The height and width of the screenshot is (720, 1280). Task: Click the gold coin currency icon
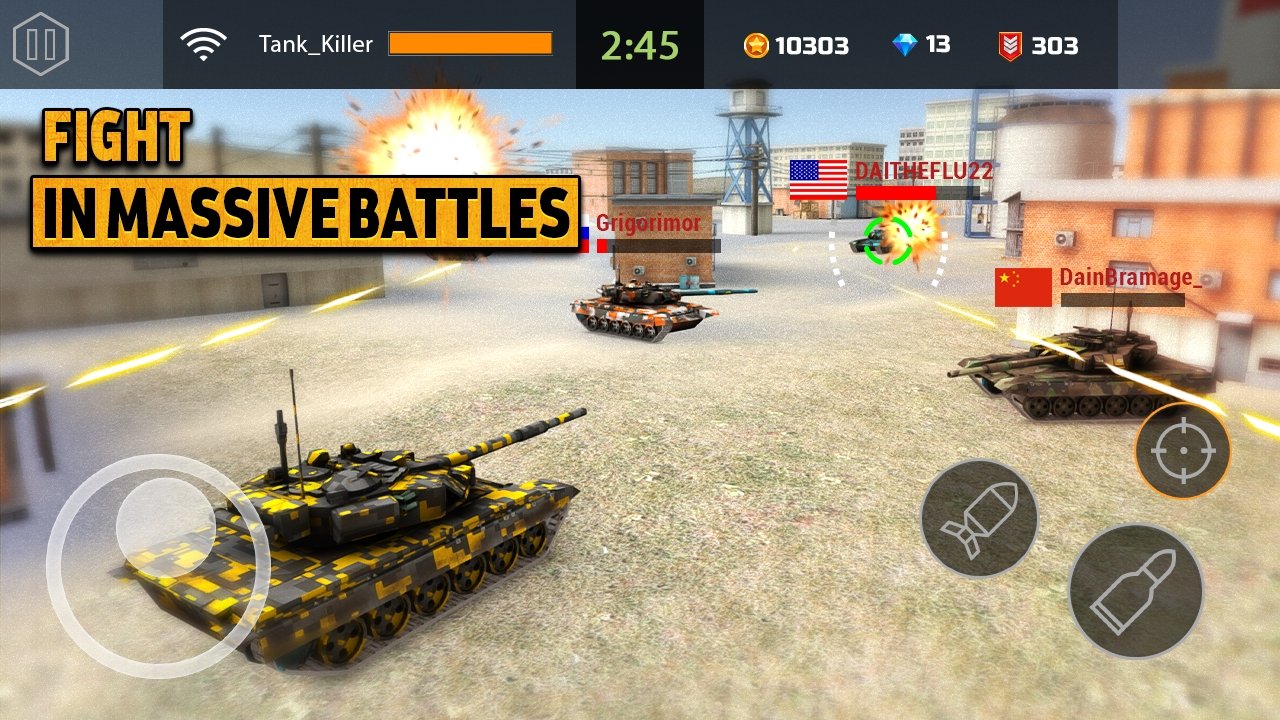coord(756,45)
